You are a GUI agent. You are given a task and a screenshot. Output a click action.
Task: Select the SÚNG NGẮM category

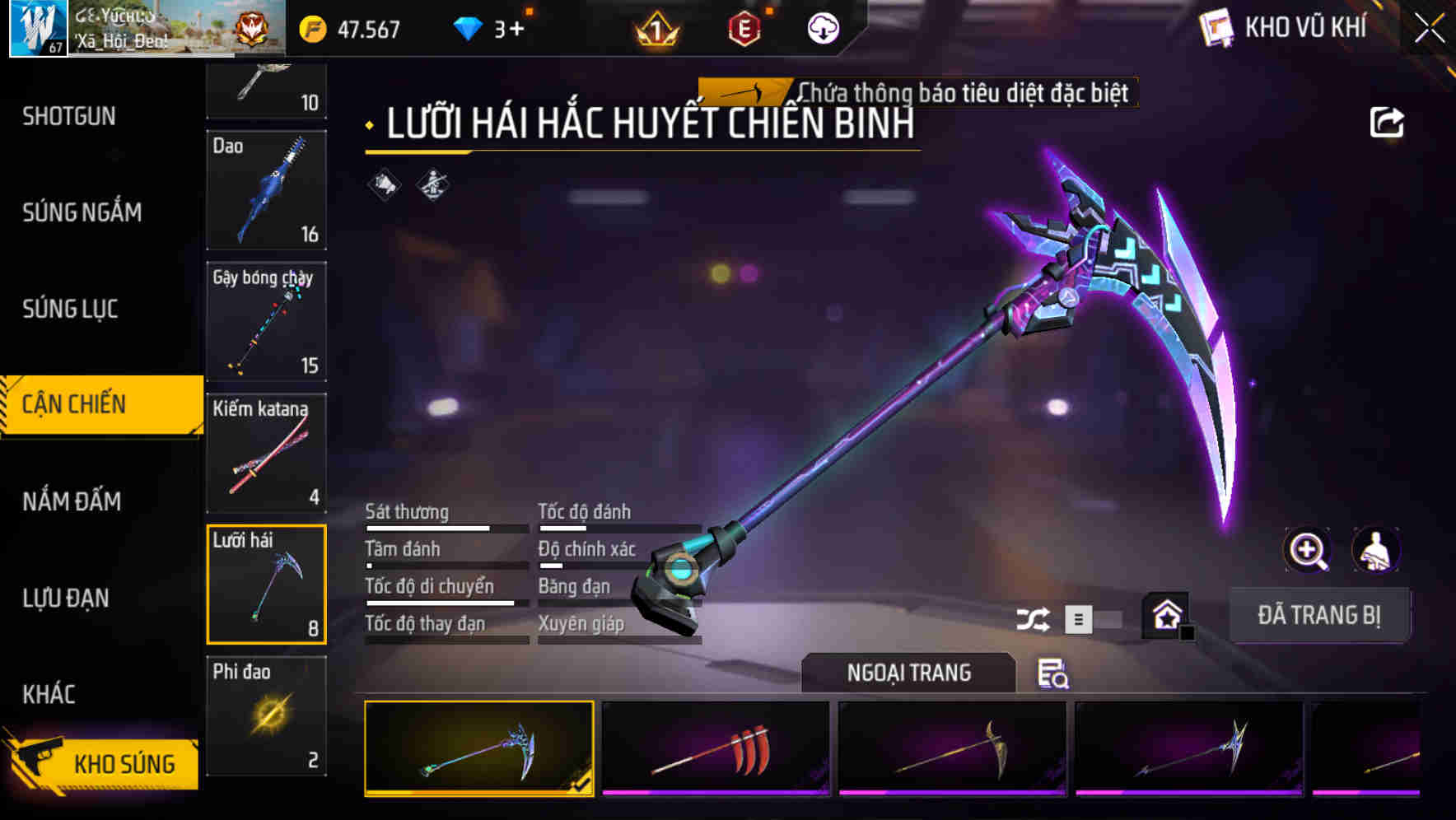[x=82, y=212]
